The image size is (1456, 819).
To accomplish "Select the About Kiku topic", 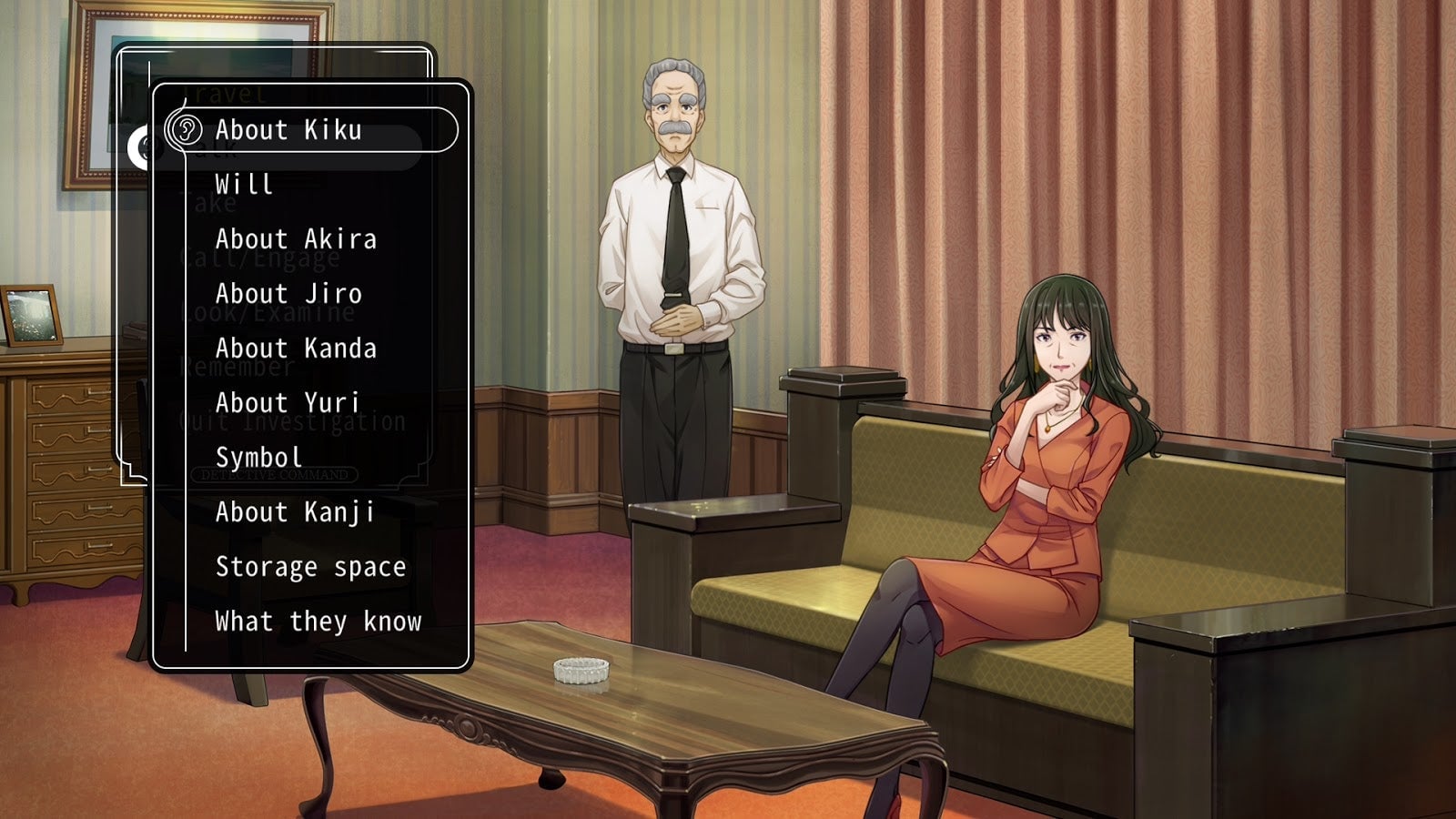I will pos(288,130).
